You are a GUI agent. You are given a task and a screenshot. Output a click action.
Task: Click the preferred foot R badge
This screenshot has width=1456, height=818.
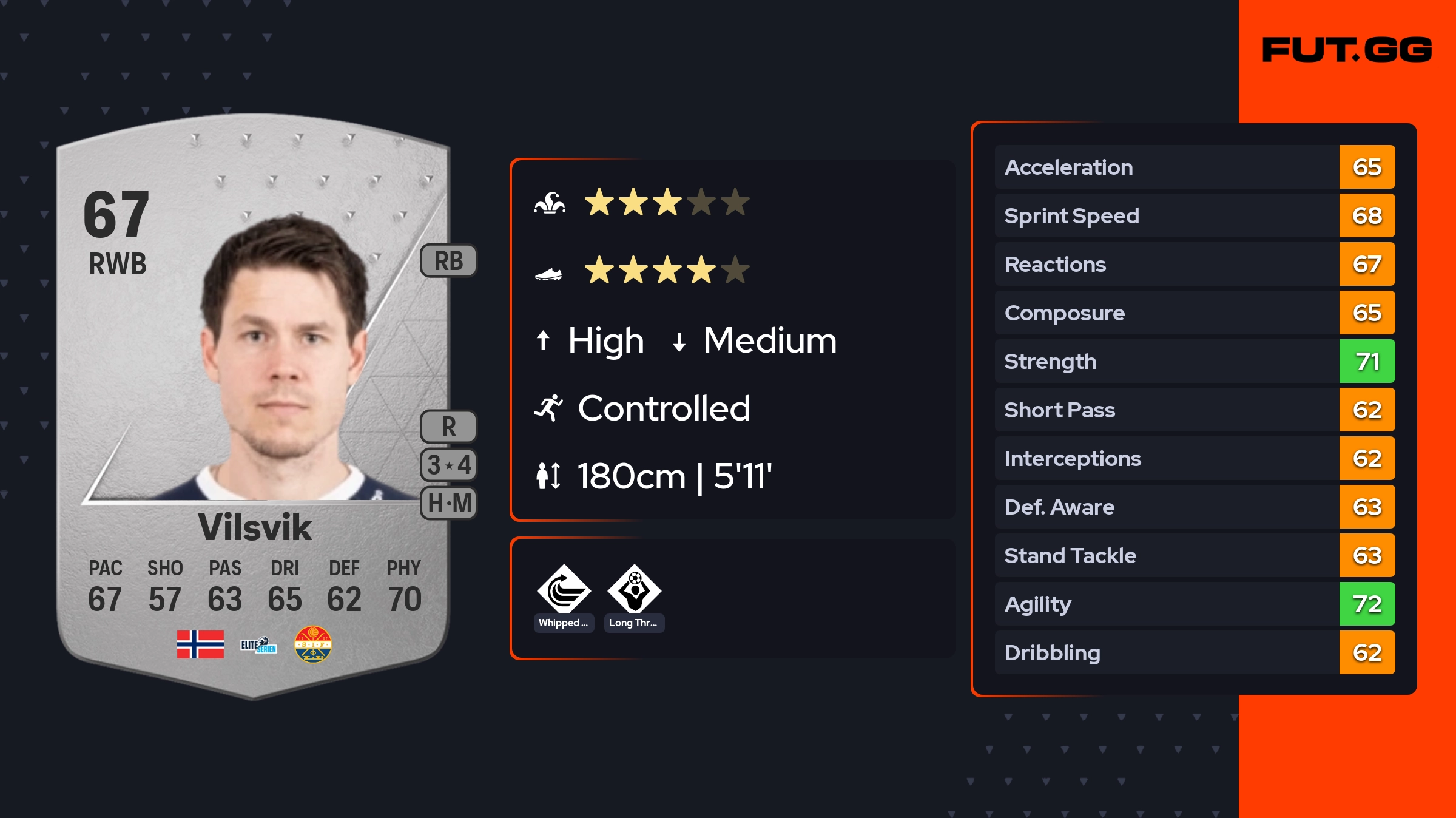[449, 427]
